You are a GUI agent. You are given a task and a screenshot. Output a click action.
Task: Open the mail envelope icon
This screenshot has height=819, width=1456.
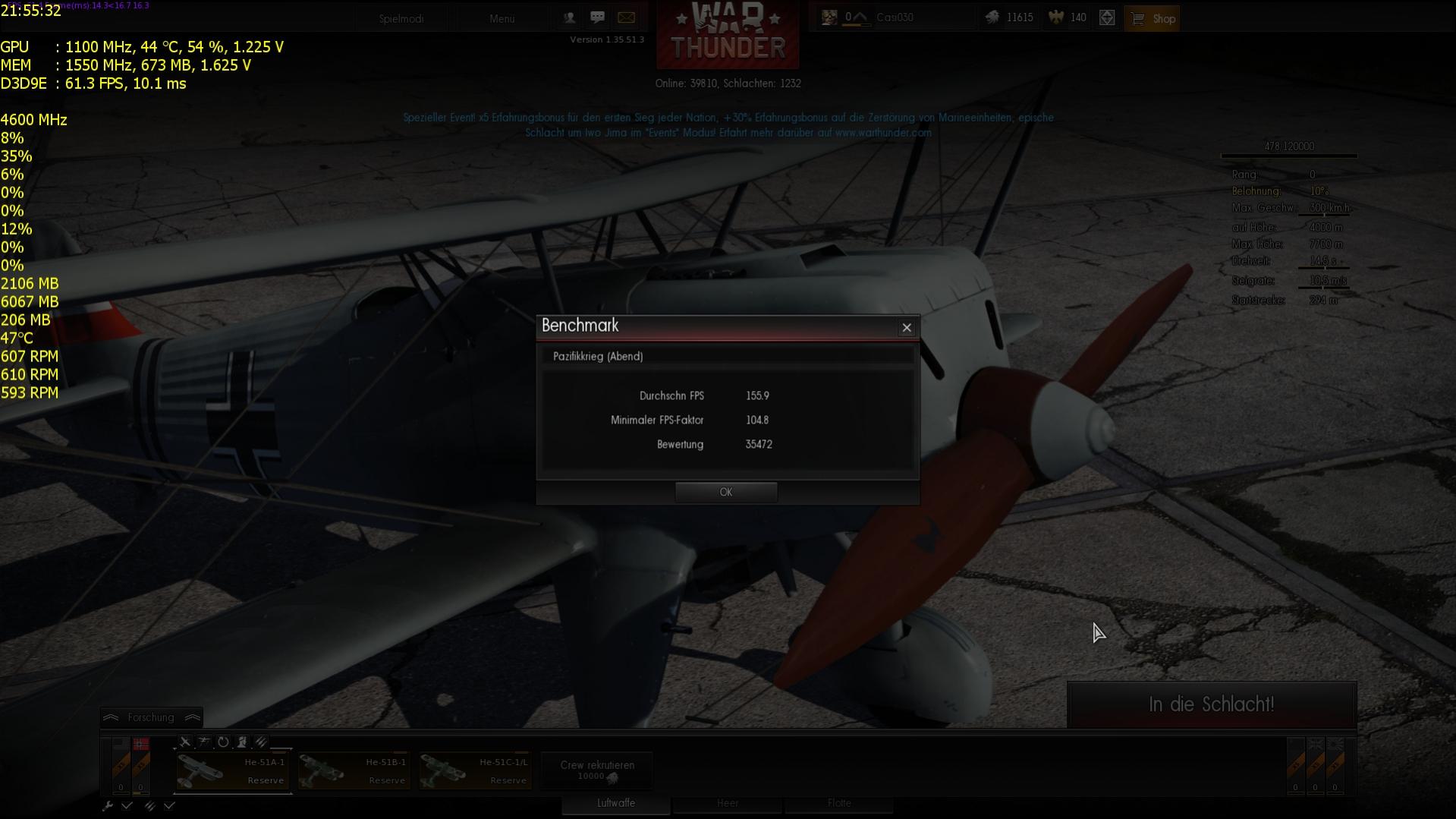click(x=626, y=17)
